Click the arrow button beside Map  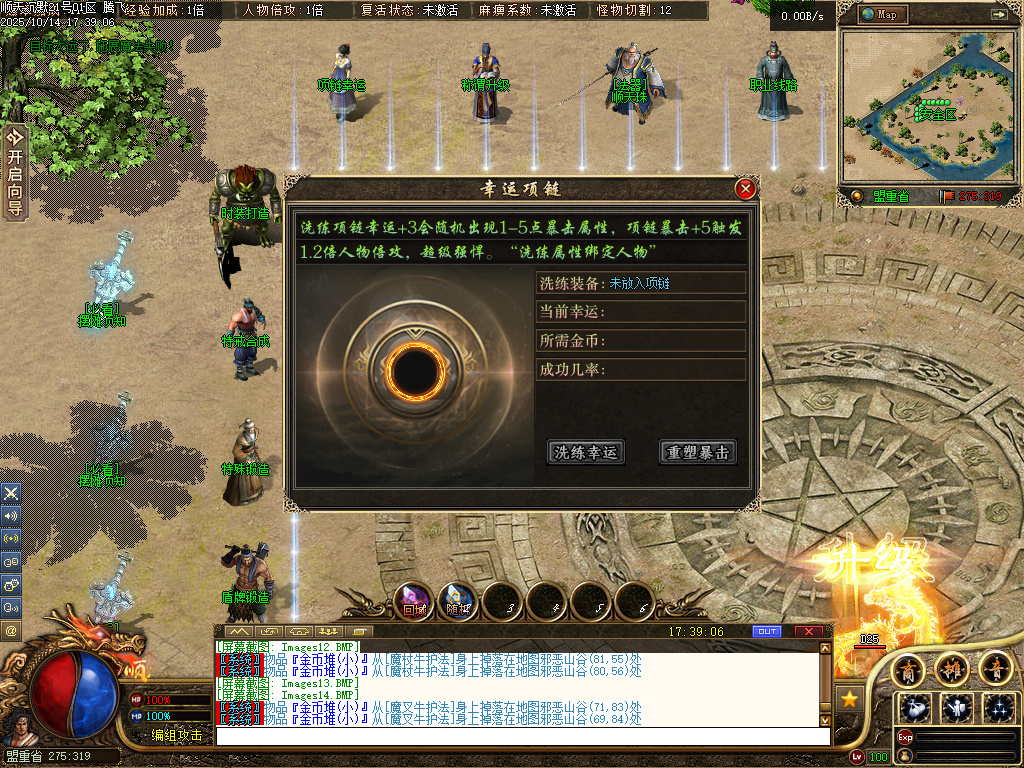click(998, 14)
